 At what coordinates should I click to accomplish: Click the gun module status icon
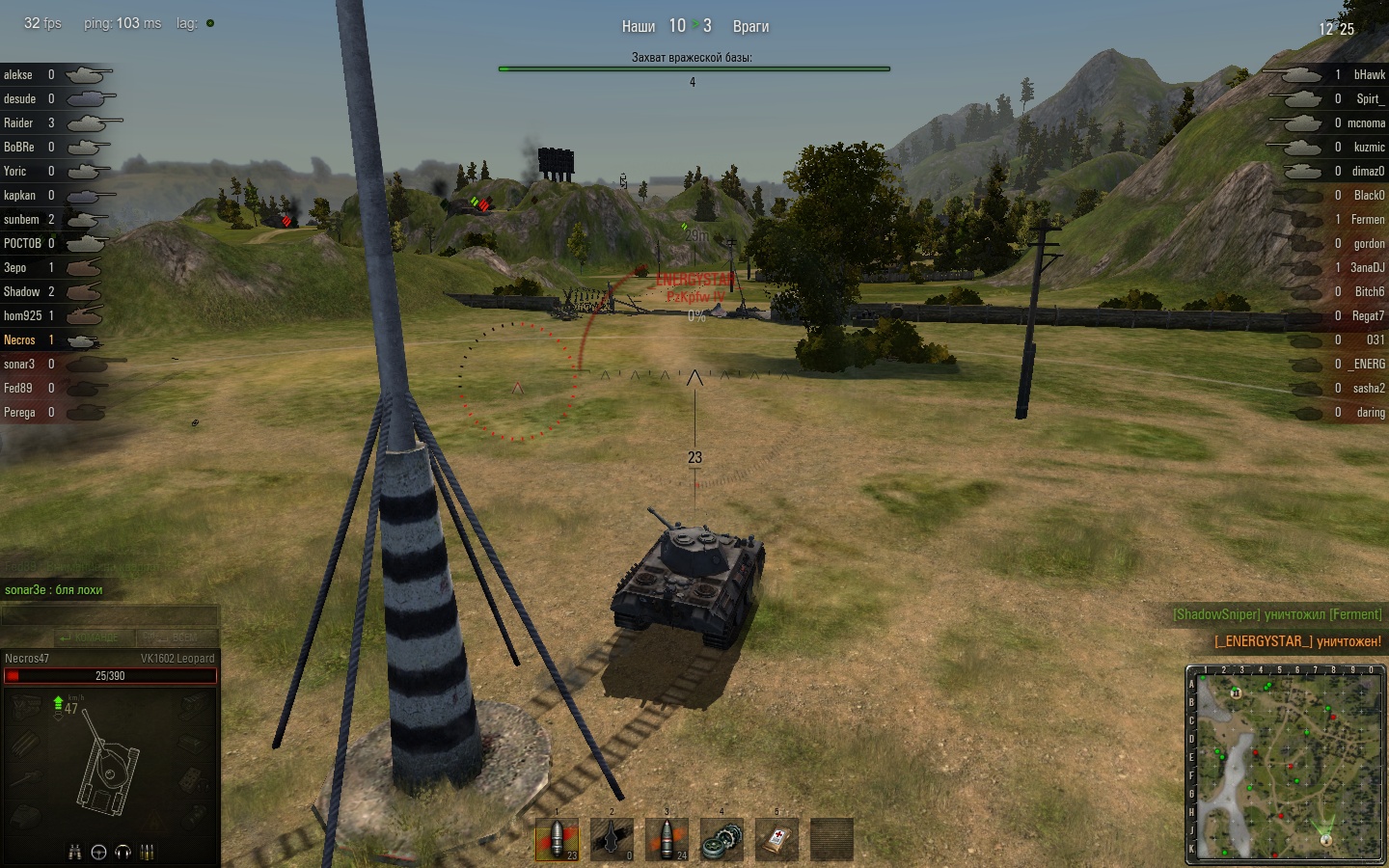(26, 779)
